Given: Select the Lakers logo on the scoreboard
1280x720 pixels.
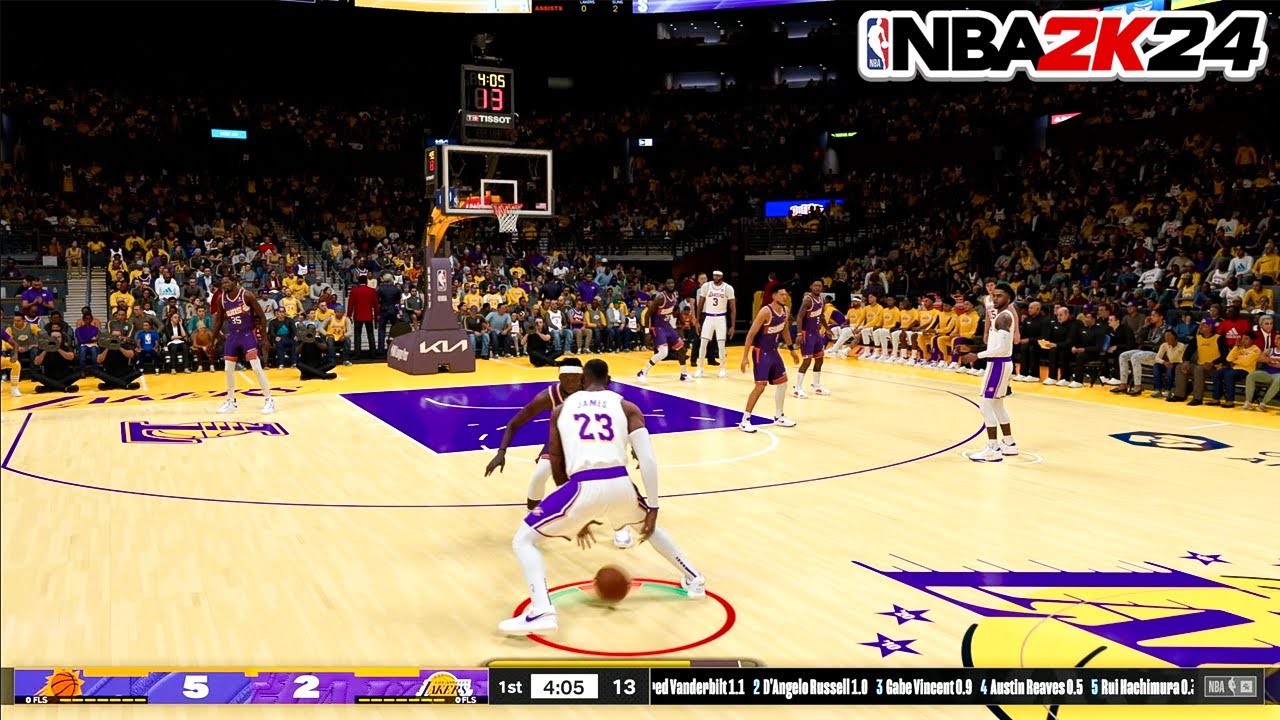Looking at the screenshot, I should 443,686.
